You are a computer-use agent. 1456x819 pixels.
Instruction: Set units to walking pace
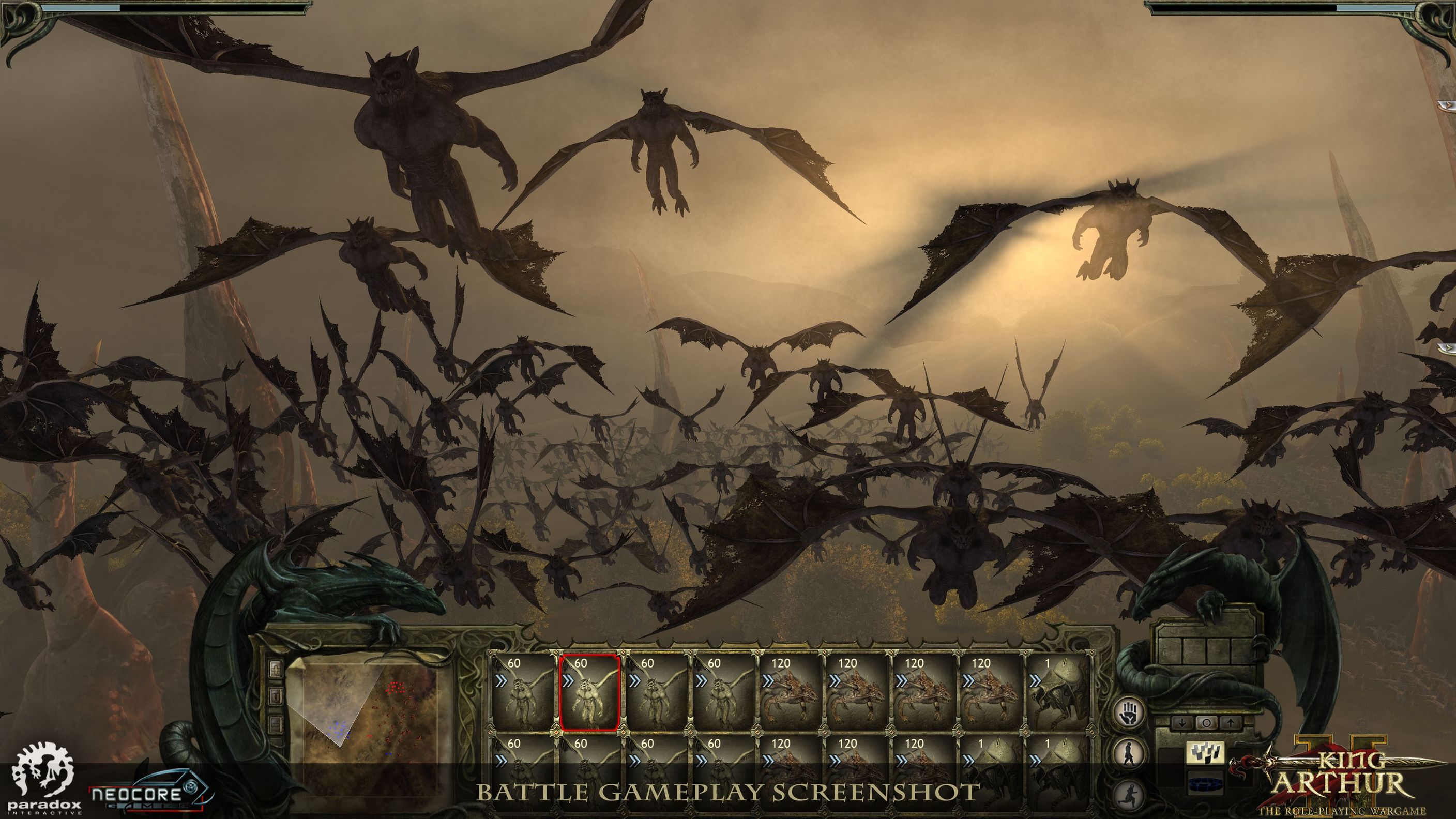tap(1130, 755)
